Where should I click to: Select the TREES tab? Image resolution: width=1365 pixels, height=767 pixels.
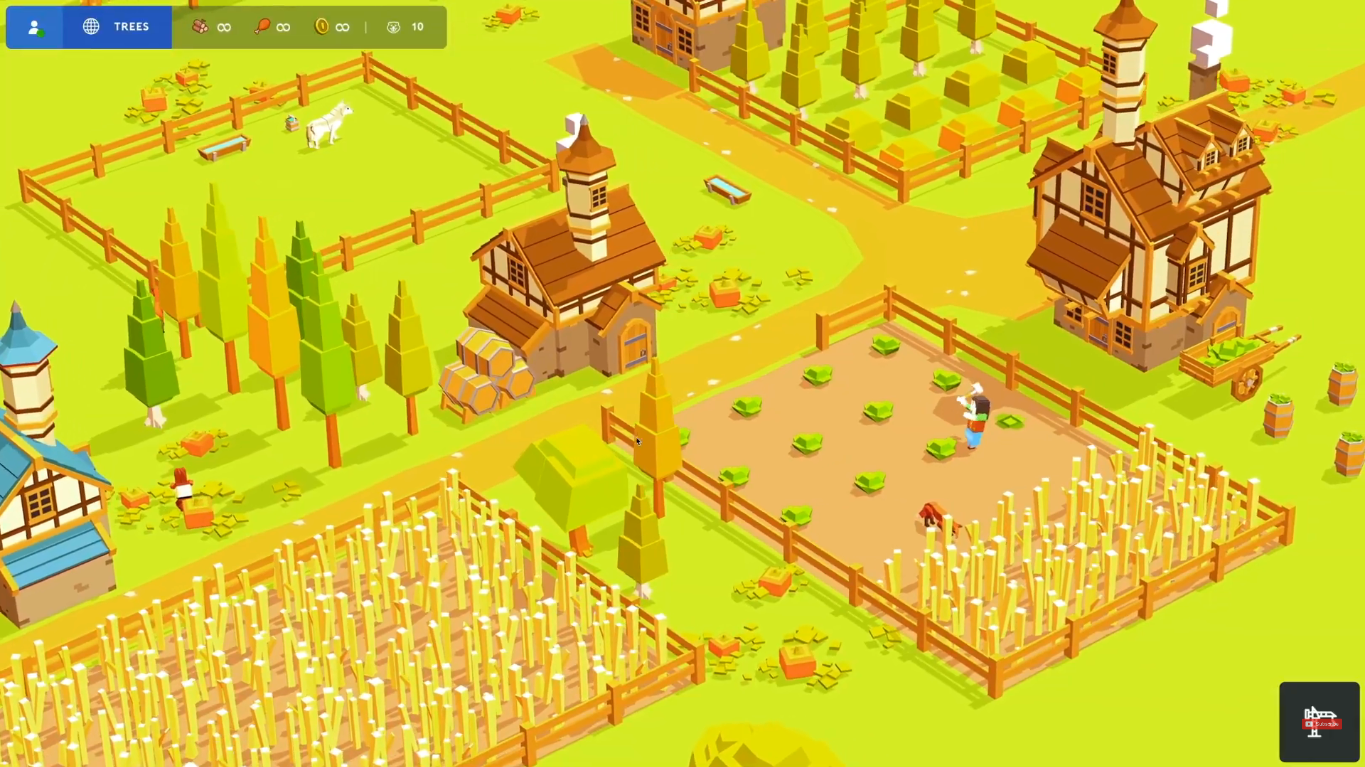click(x=130, y=27)
